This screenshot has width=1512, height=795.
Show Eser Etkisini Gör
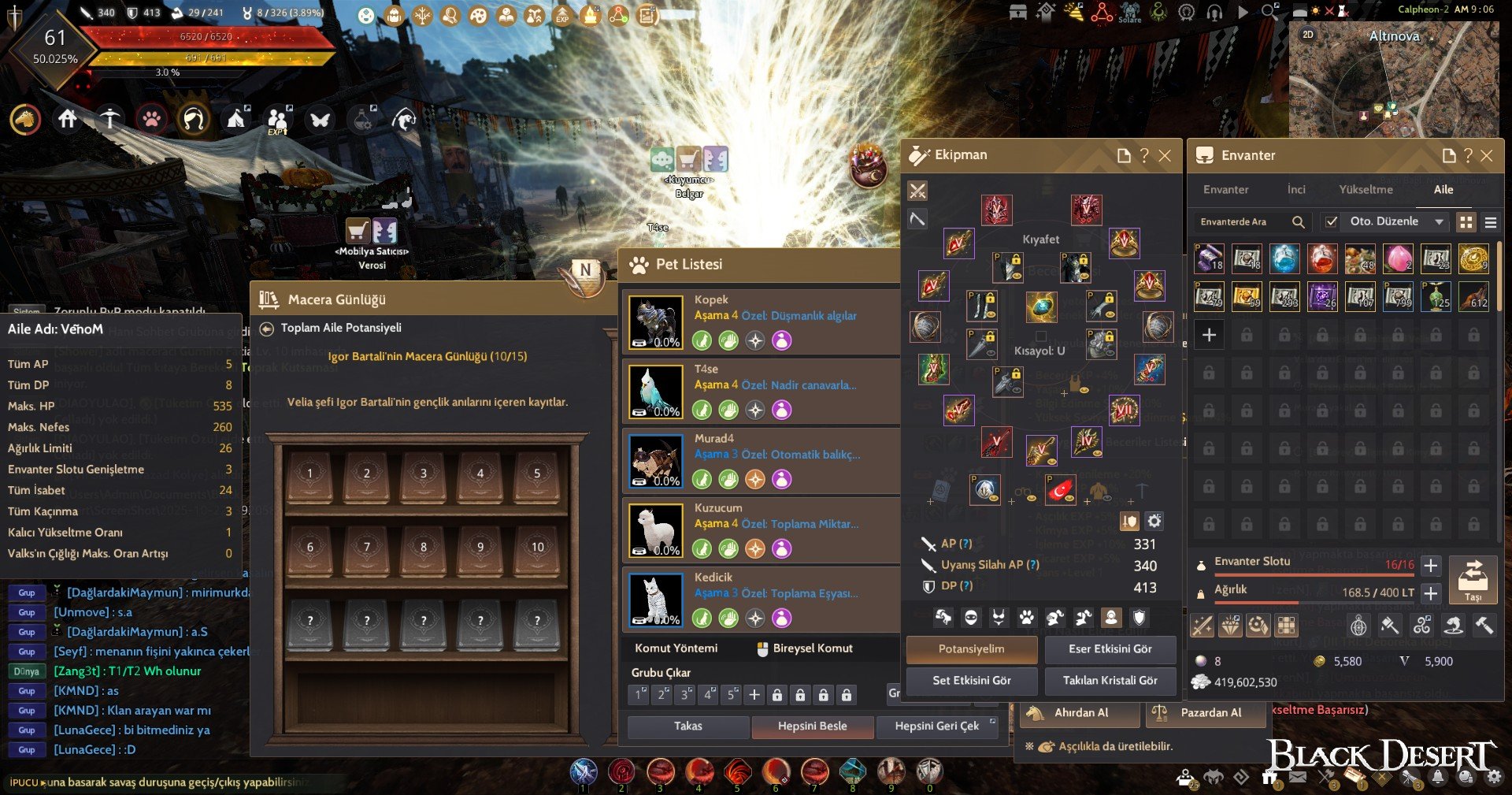tap(1110, 648)
